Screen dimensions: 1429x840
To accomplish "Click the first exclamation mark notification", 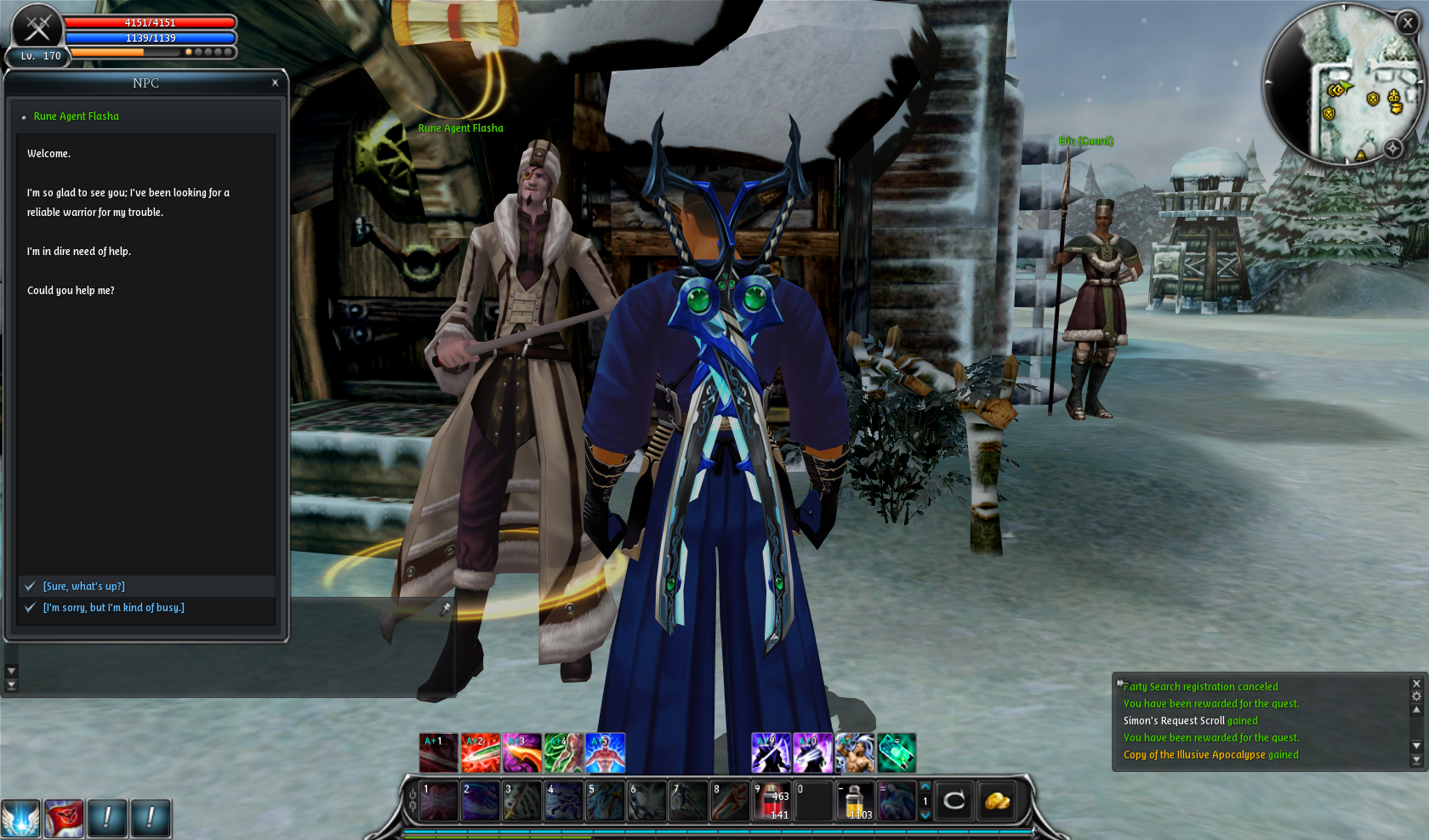I will (107, 819).
